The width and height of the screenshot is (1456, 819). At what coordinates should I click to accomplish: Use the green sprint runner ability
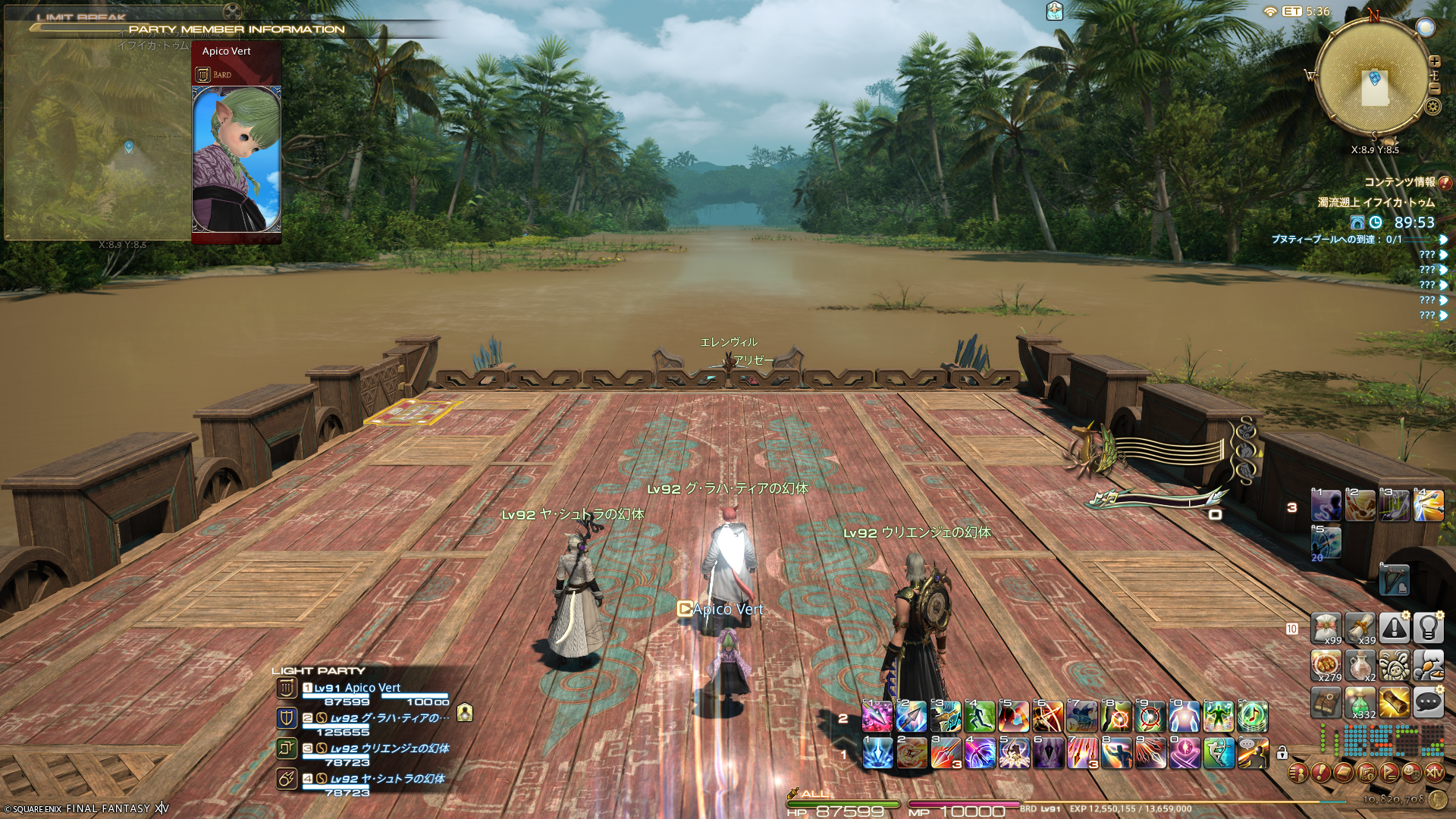pos(979,717)
